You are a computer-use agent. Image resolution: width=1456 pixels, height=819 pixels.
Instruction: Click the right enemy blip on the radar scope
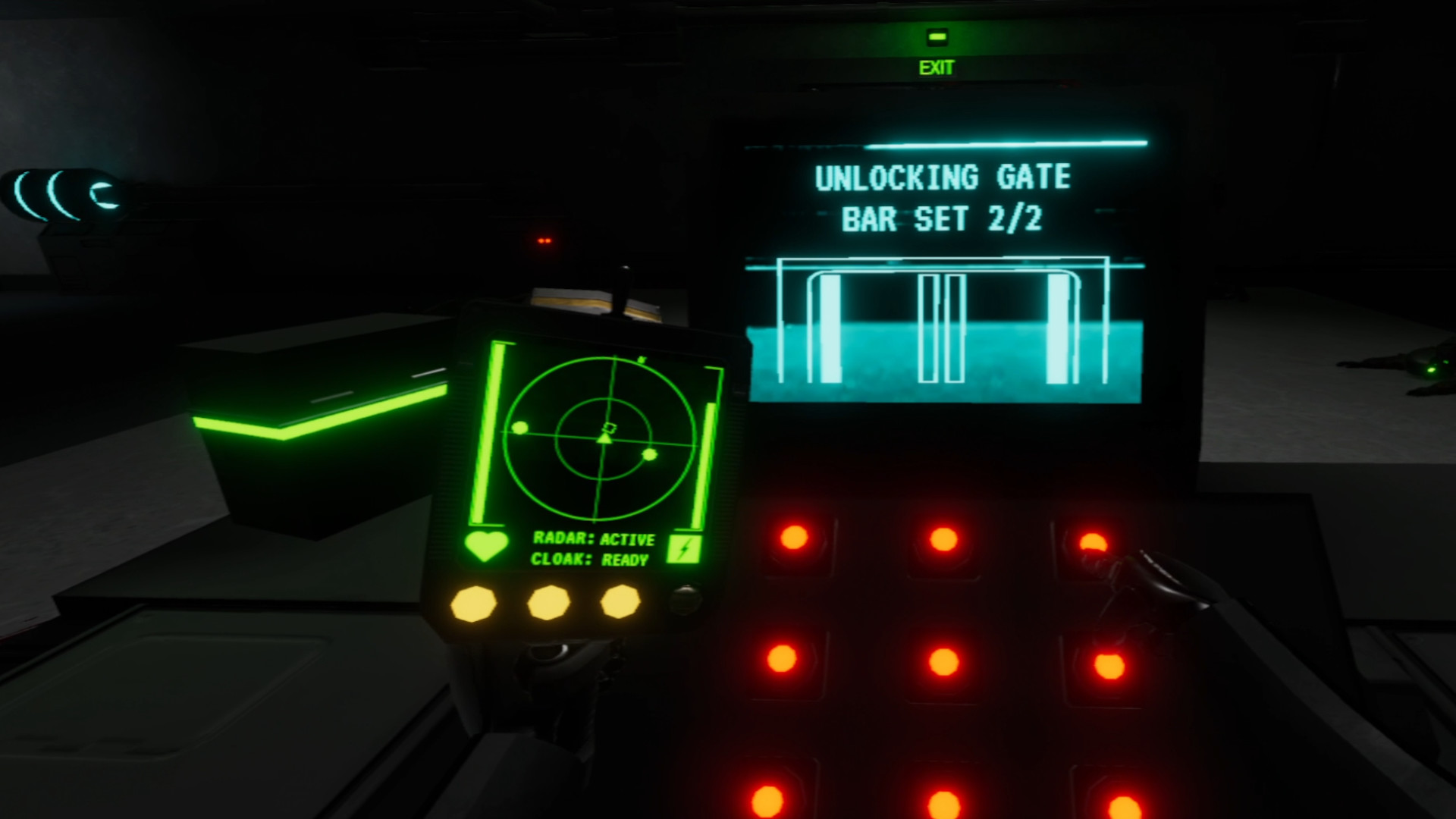(x=650, y=456)
